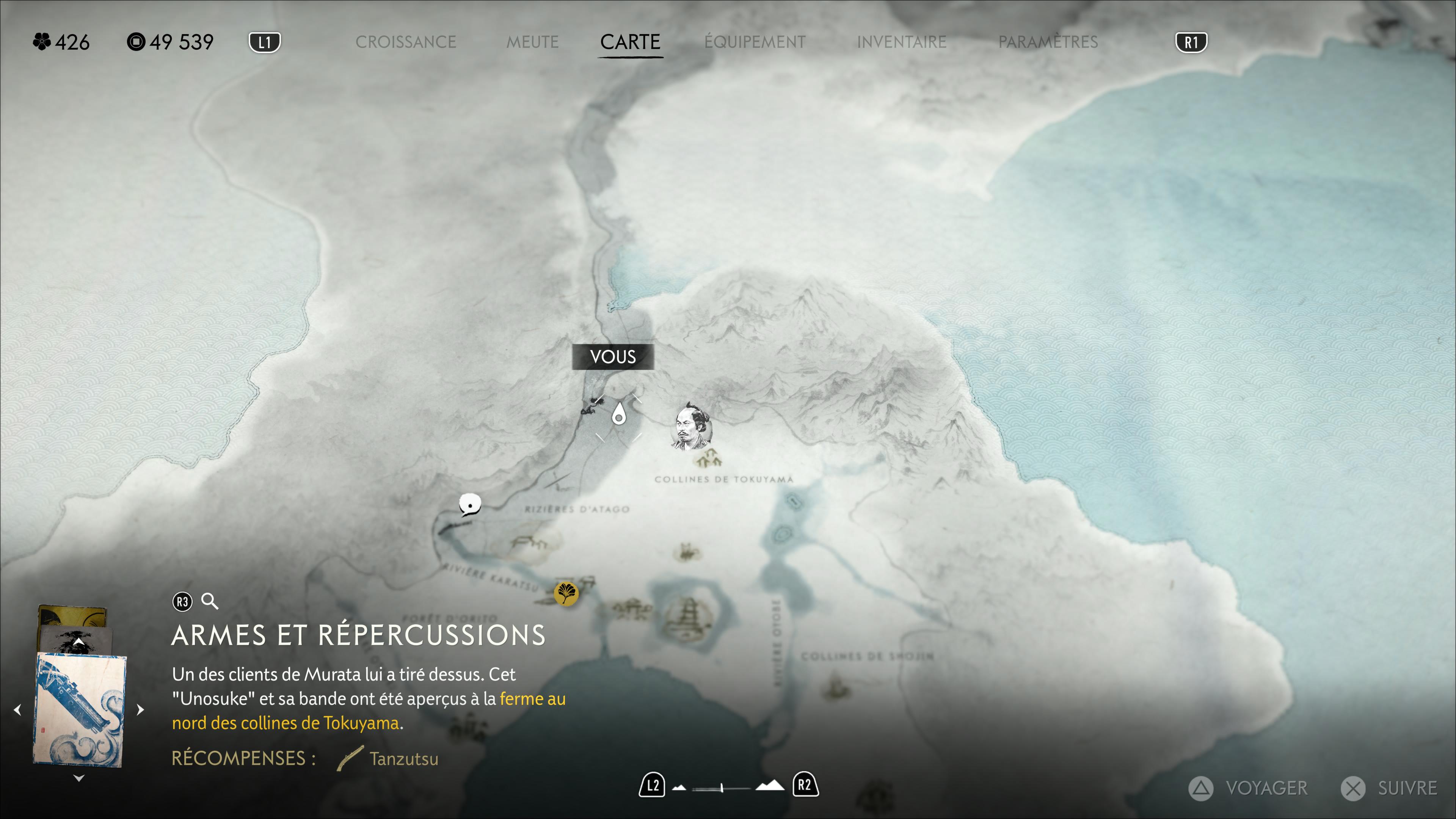Viewport: 1456px width, 819px height.
Task: Open the Inventaire tab
Action: [901, 42]
